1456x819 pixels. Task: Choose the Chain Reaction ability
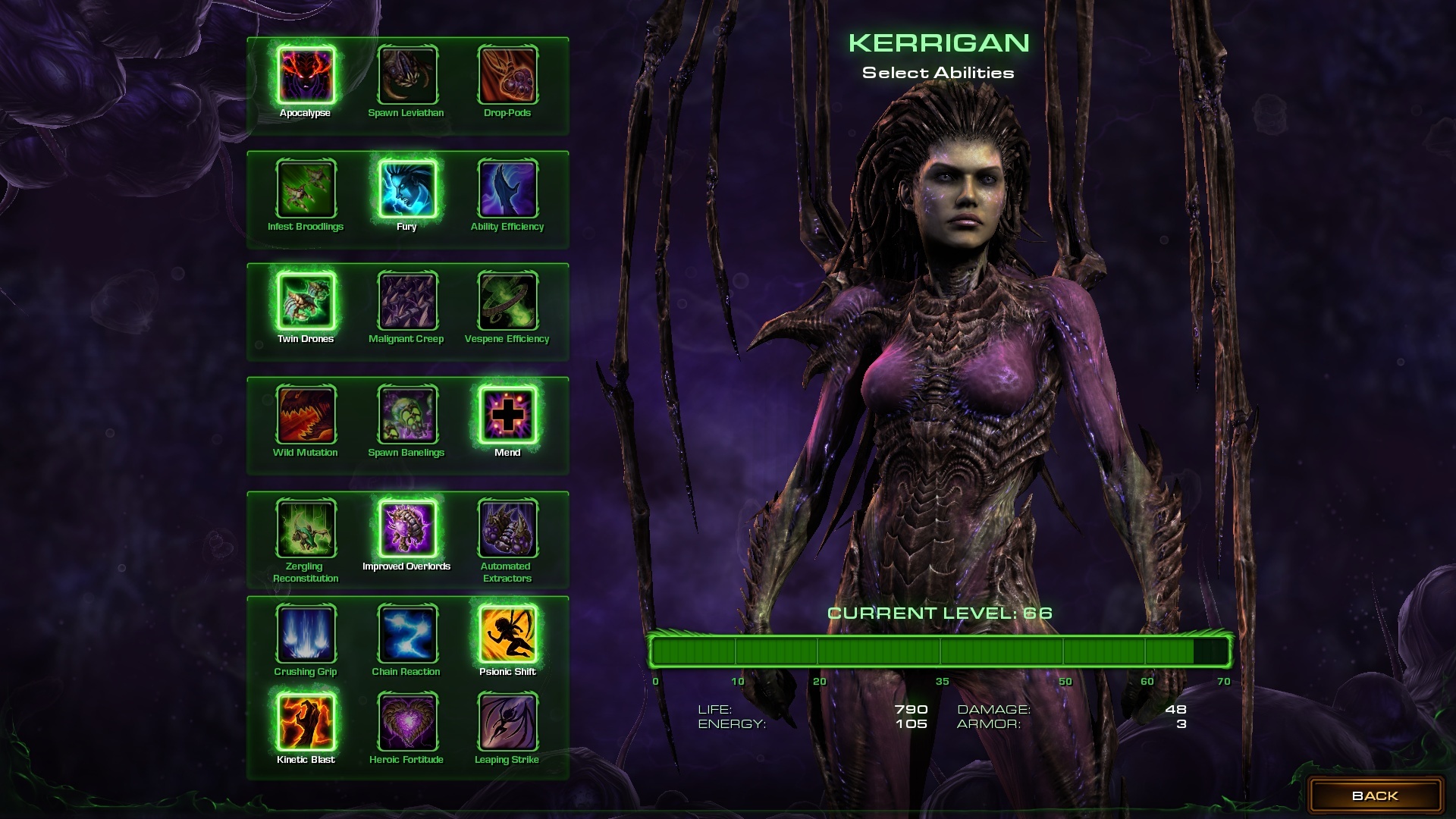pyautogui.click(x=407, y=634)
